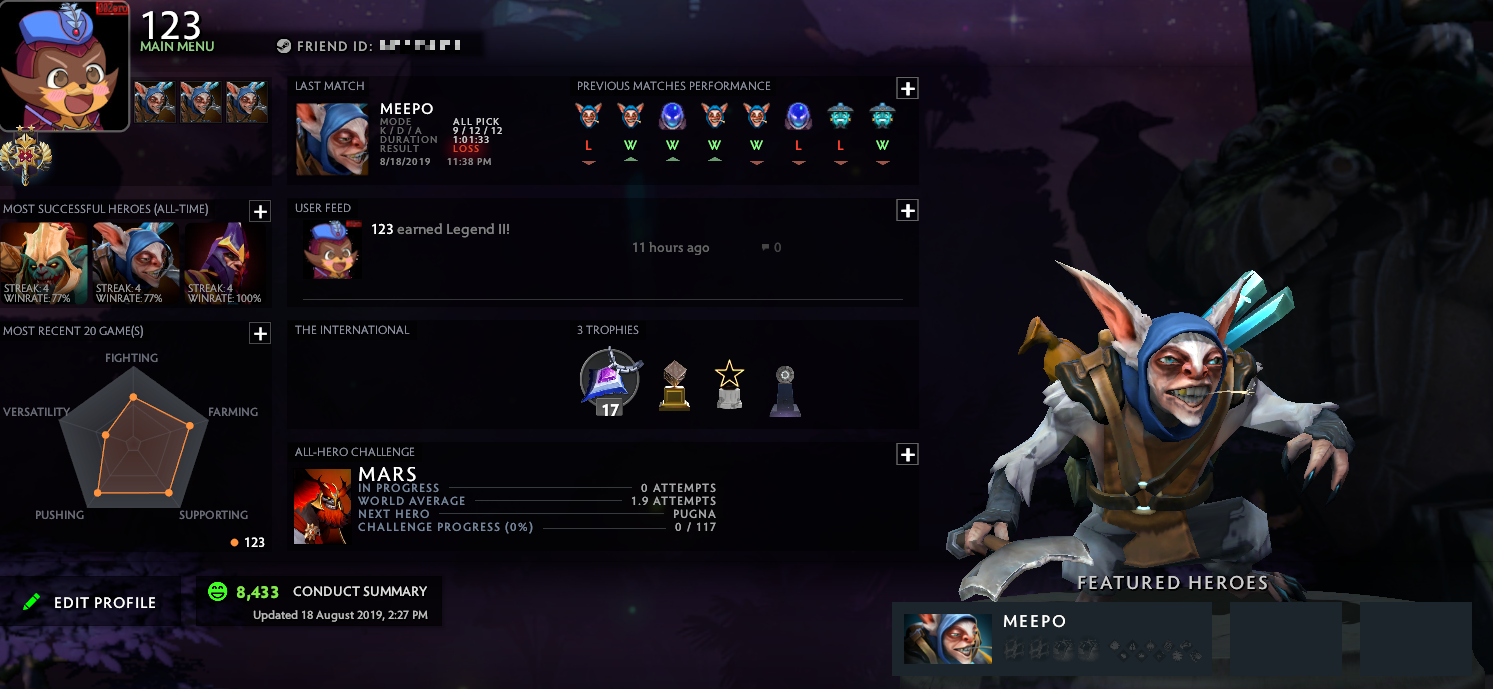Open the Legend II user feed entry
The height and width of the screenshot is (689, 1493).
[440, 230]
